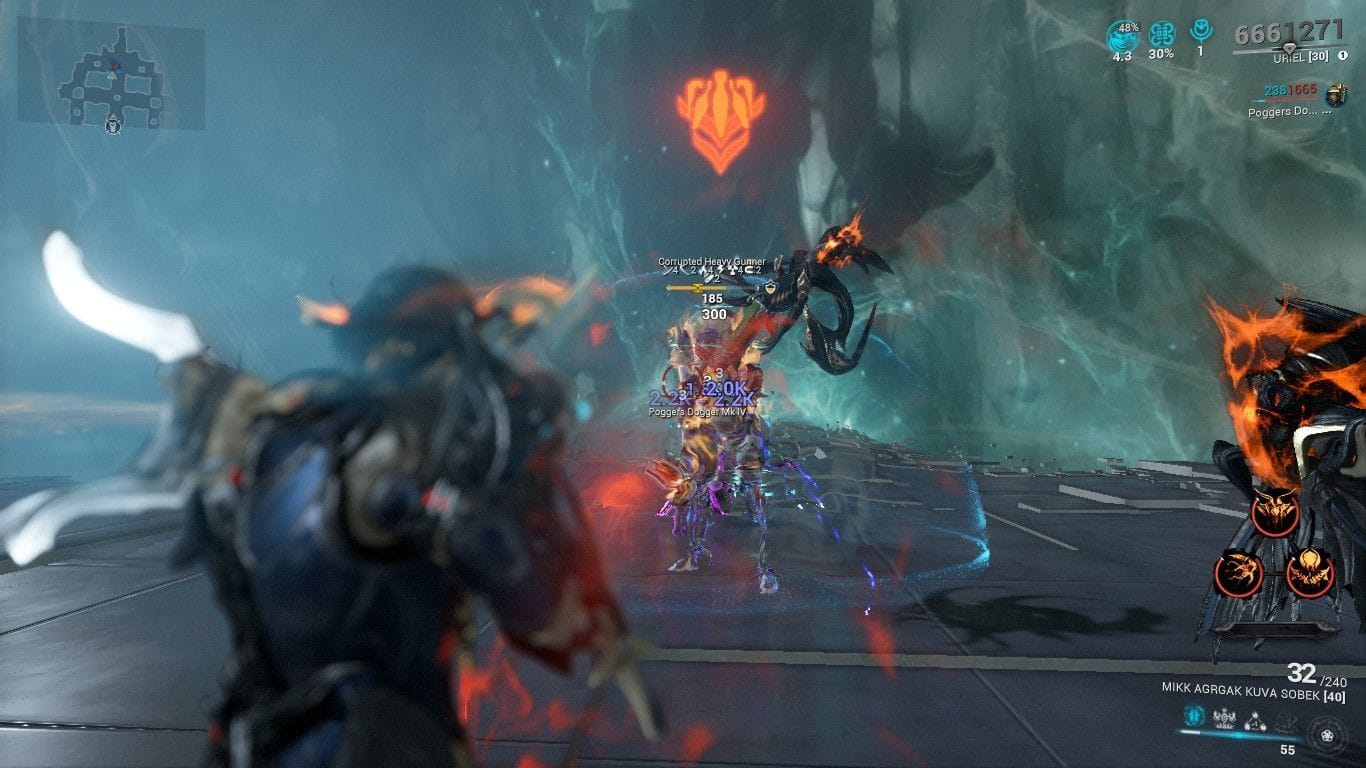Click the second ability in the ability bar
Image resolution: width=1366 pixels, height=768 pixels.
(1224, 716)
